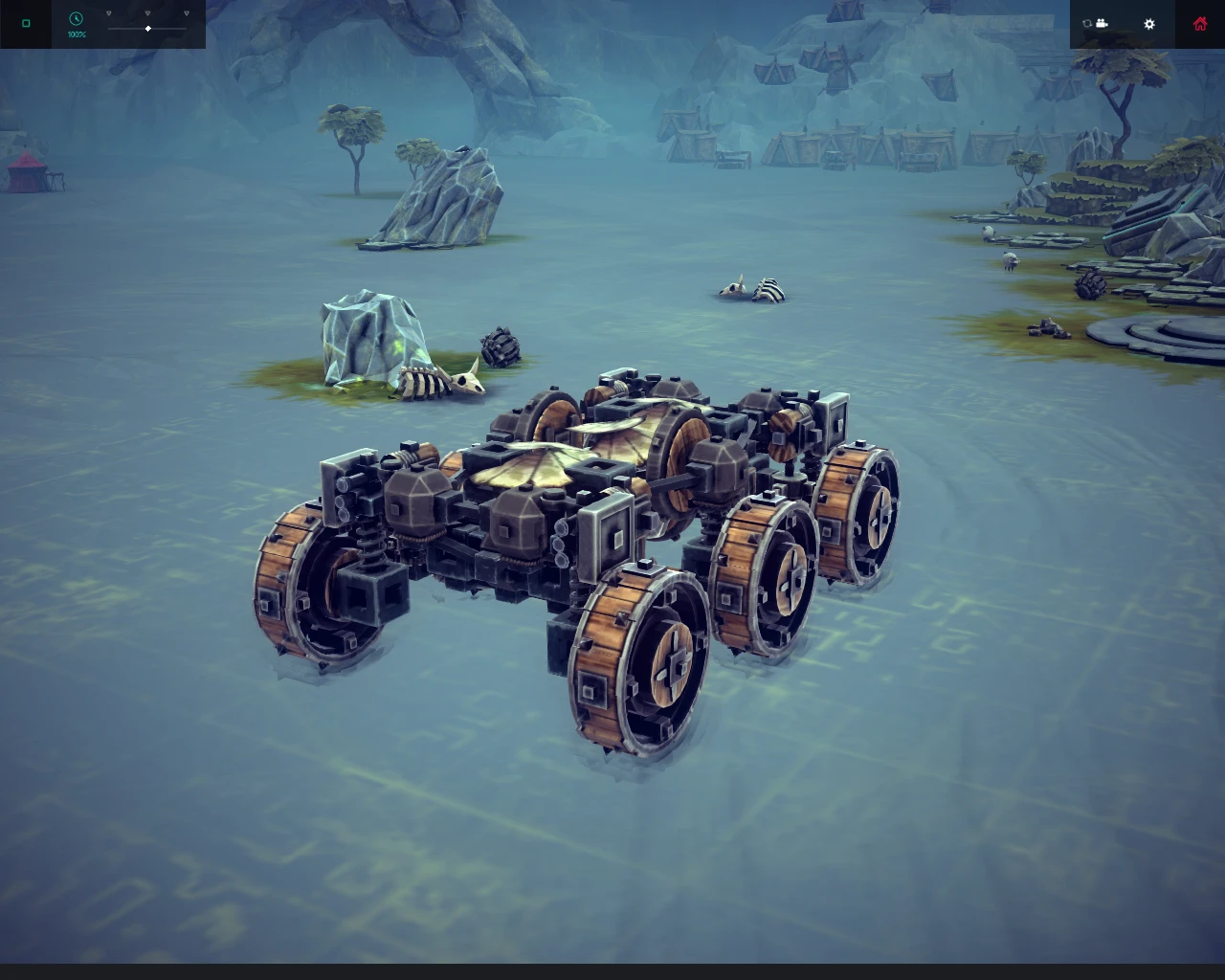Click the 100% speed percentage label

[77, 34]
